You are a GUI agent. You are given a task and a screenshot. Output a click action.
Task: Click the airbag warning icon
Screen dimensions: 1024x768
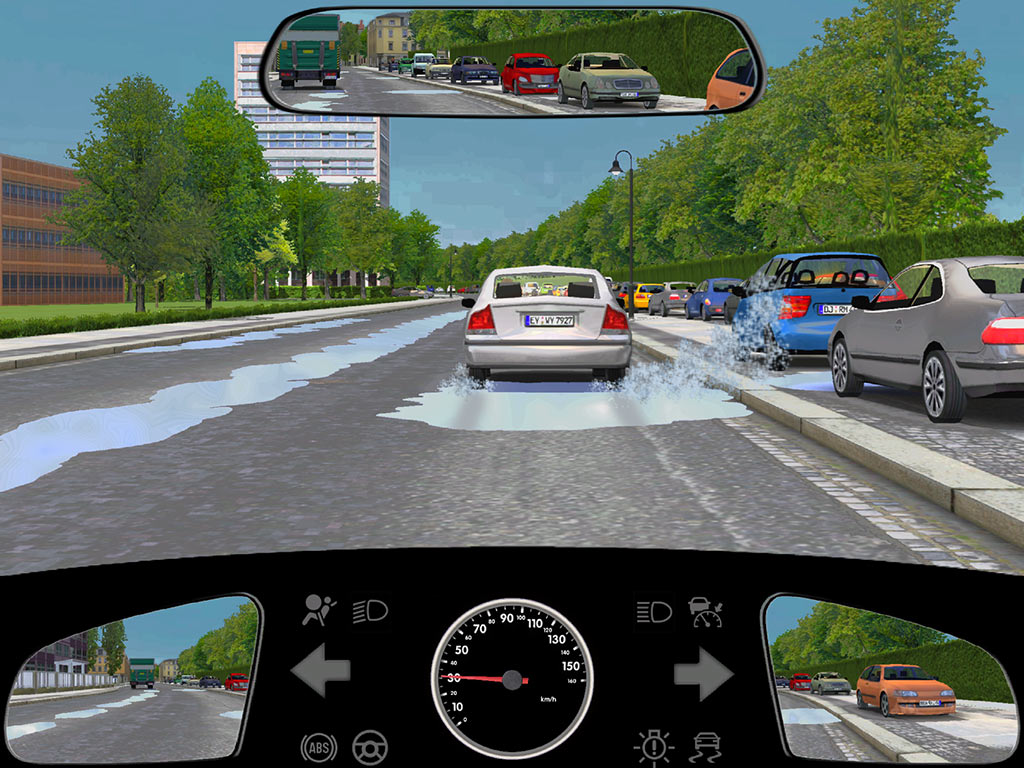coord(319,610)
